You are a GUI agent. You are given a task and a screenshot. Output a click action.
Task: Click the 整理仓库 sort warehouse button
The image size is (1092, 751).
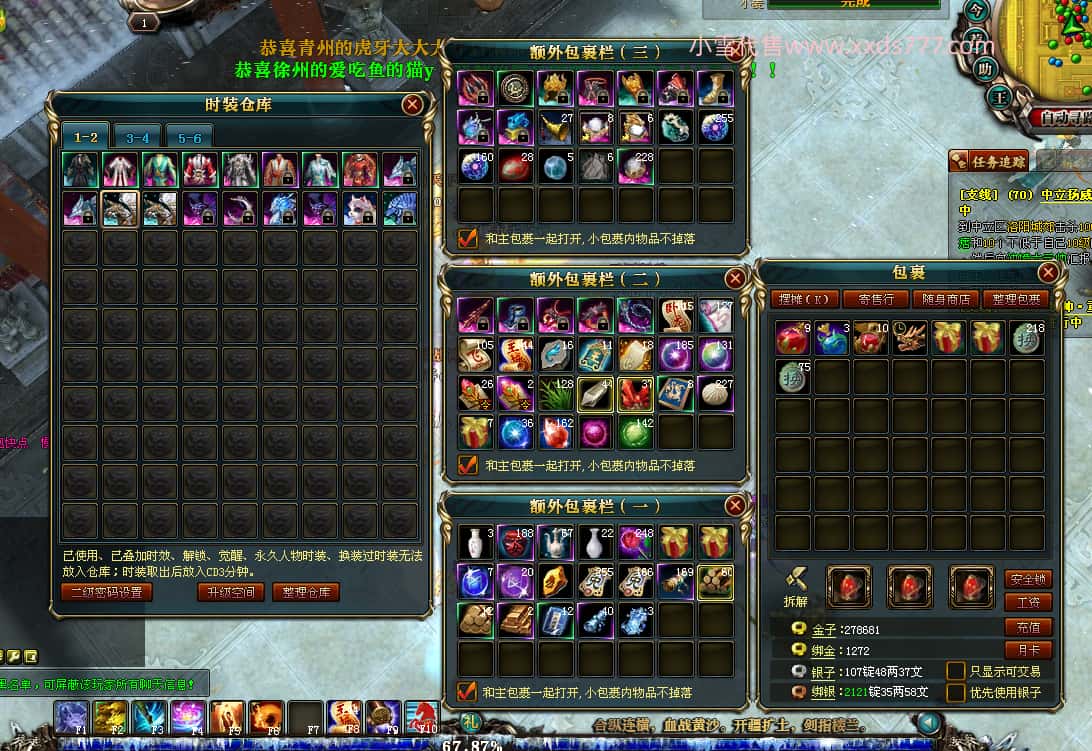306,592
